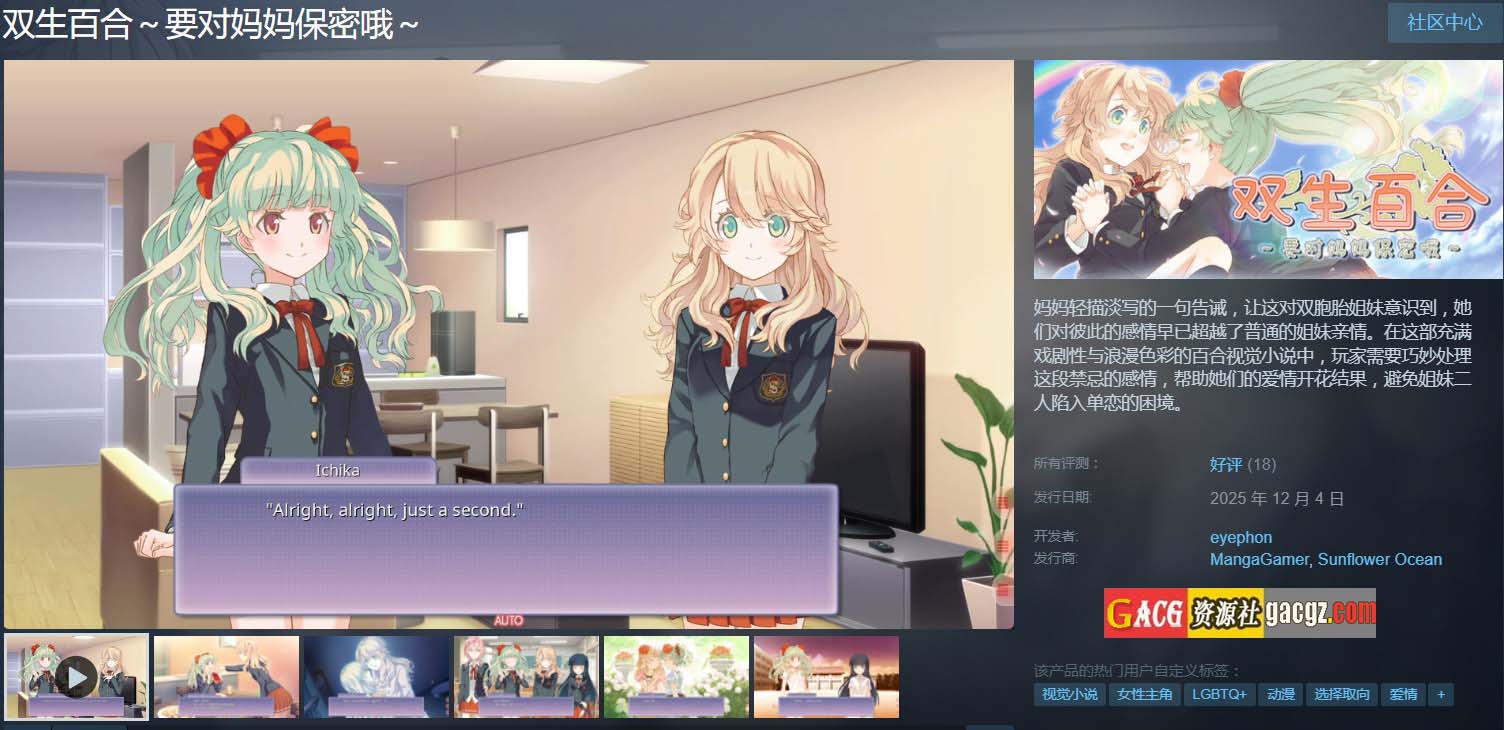Add a tag with the plus button
The image size is (1504, 730).
pyautogui.click(x=1441, y=694)
